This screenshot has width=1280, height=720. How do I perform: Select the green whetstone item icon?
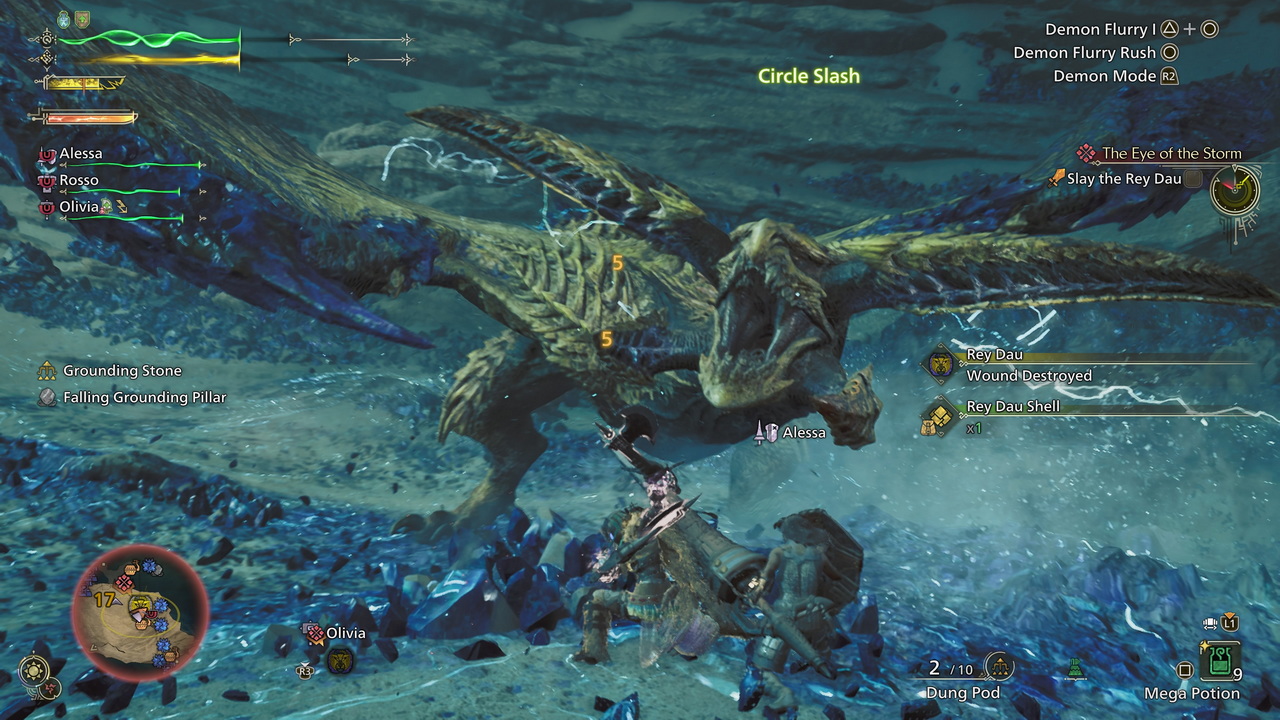pyautogui.click(x=1076, y=668)
